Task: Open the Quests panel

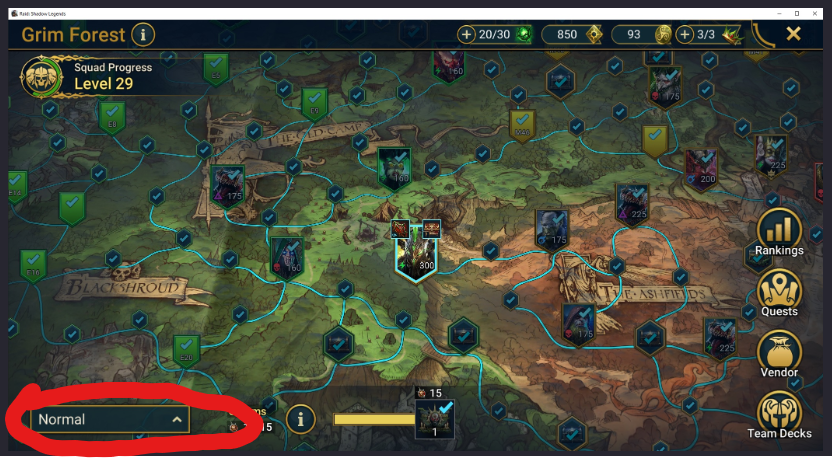Action: pos(779,294)
